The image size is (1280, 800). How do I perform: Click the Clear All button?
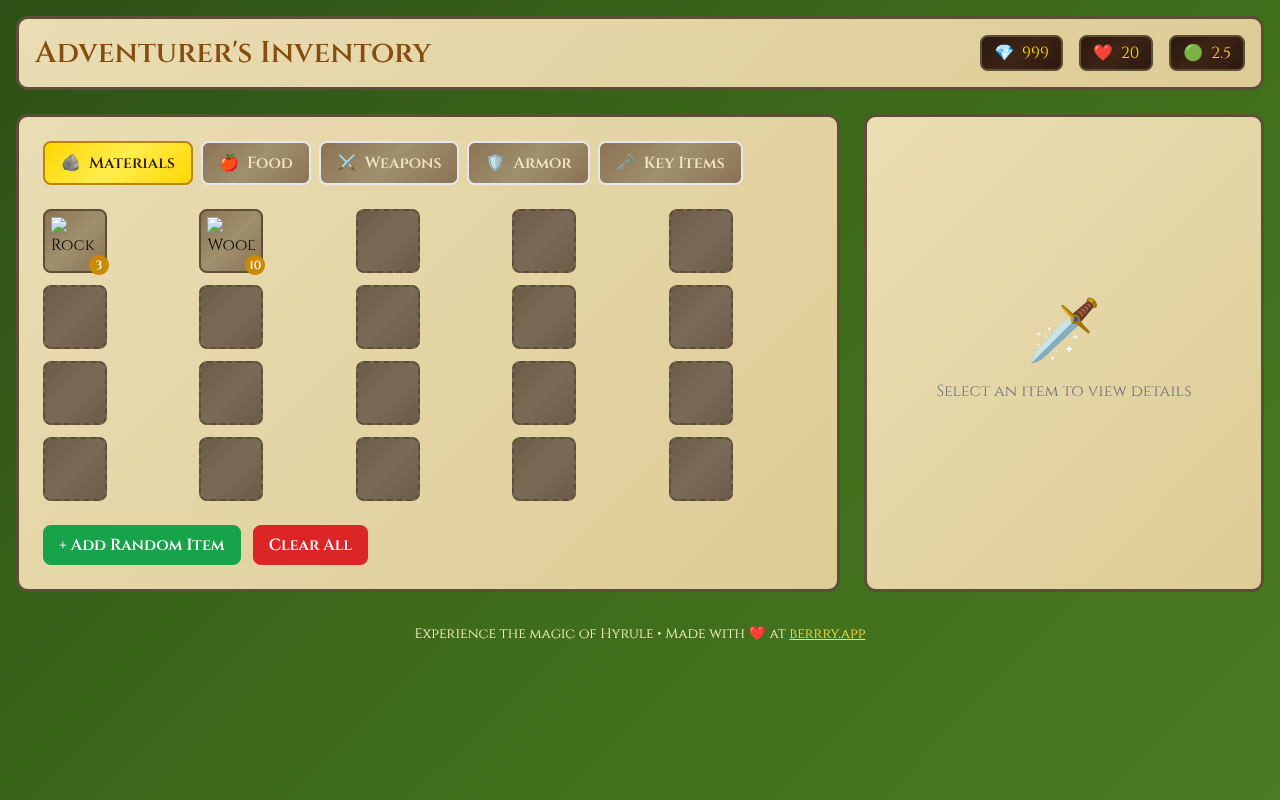(x=310, y=544)
